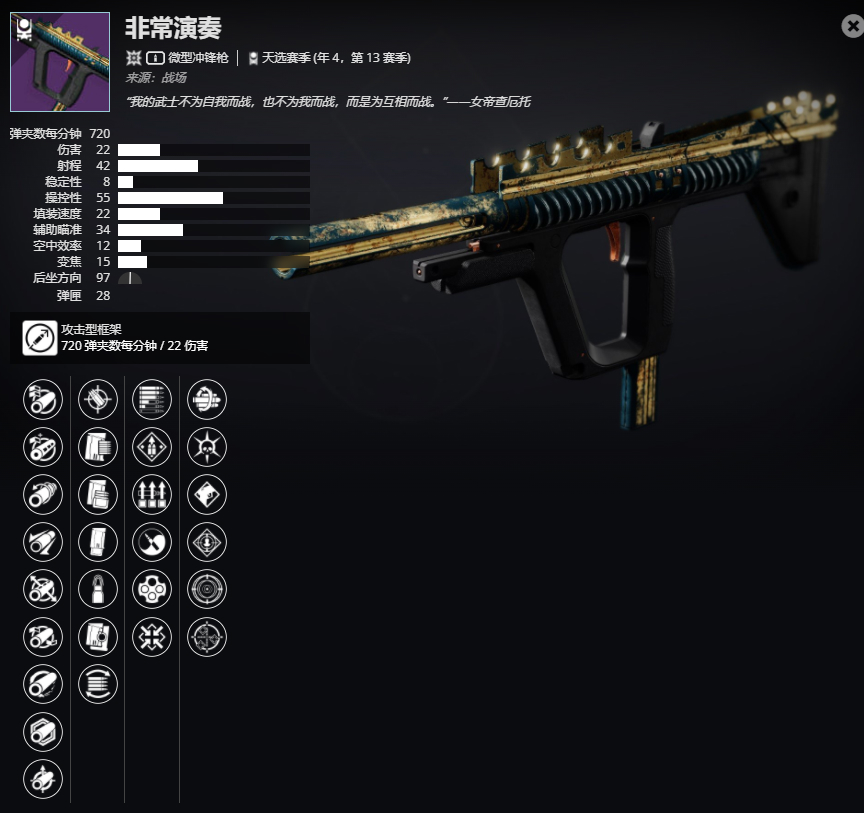Screen dimensions: 864x813
Task: Select the barrel with crossed arrows perk
Action: coord(43,589)
